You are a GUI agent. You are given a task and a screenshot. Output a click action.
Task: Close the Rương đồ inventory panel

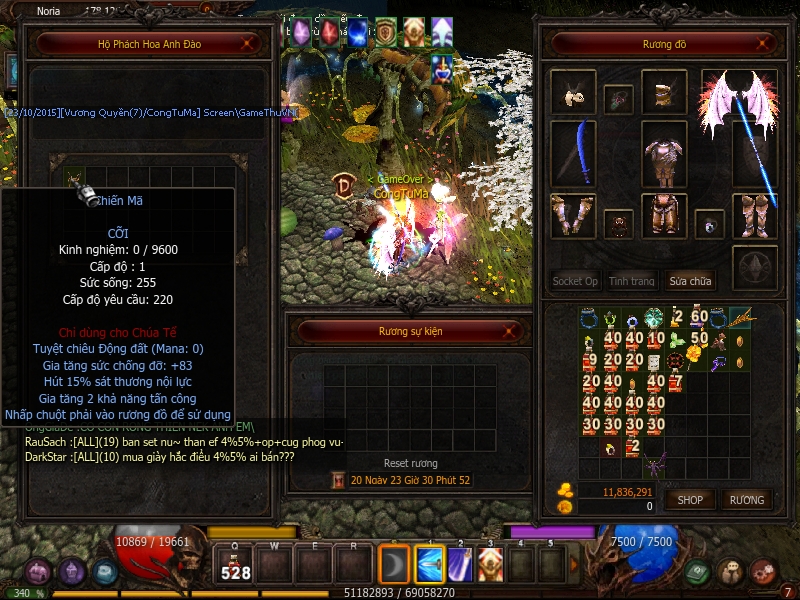764,44
